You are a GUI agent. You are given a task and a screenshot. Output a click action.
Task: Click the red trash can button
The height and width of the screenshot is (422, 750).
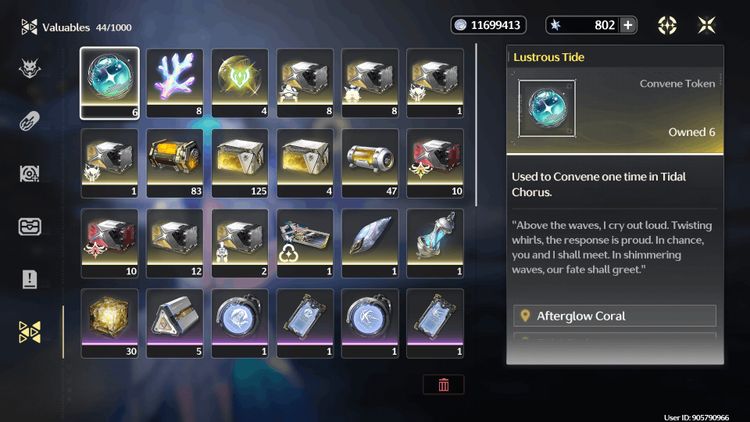pyautogui.click(x=443, y=384)
